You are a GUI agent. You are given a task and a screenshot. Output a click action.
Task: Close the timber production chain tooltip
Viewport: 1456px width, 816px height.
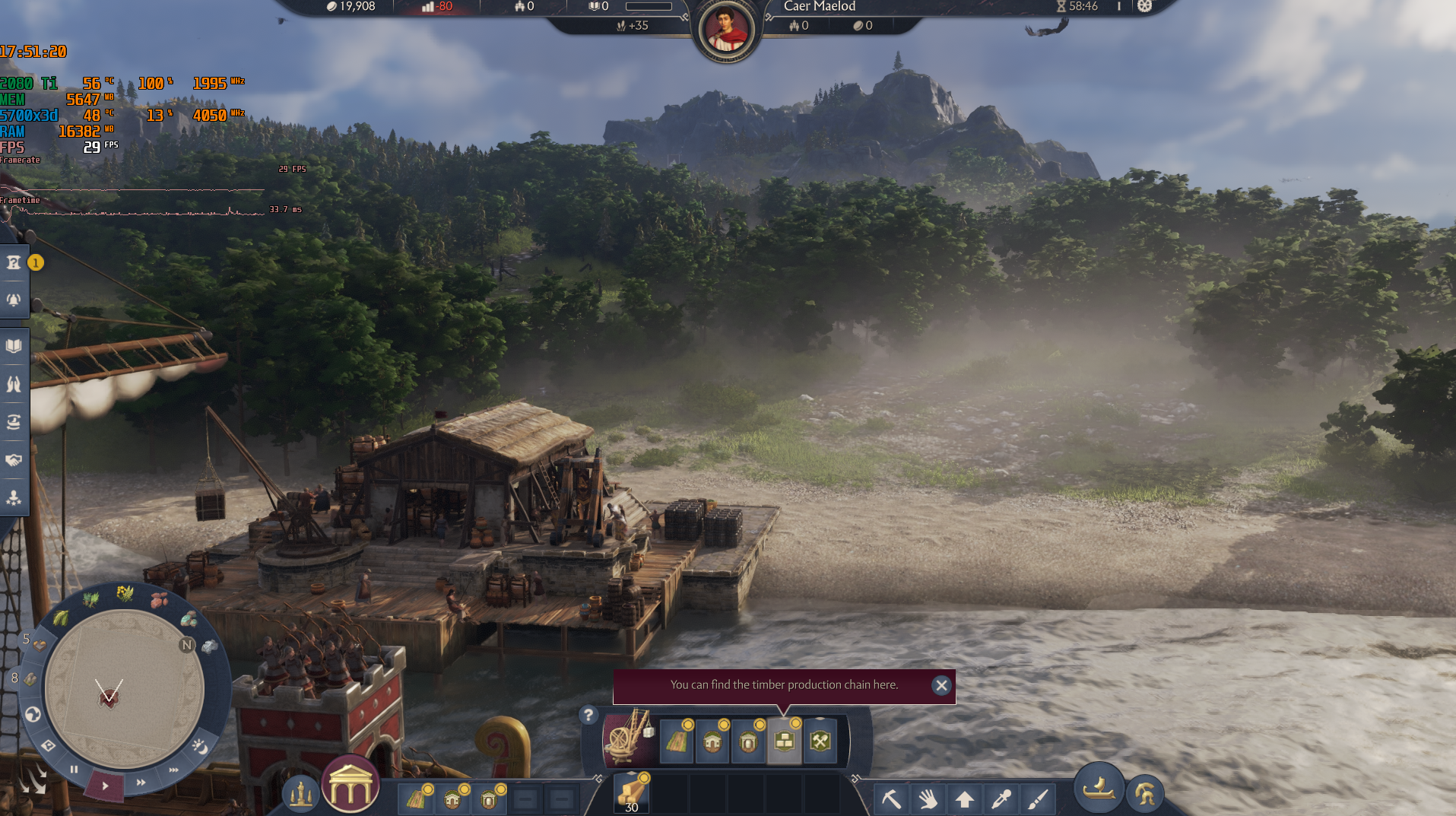tap(941, 685)
